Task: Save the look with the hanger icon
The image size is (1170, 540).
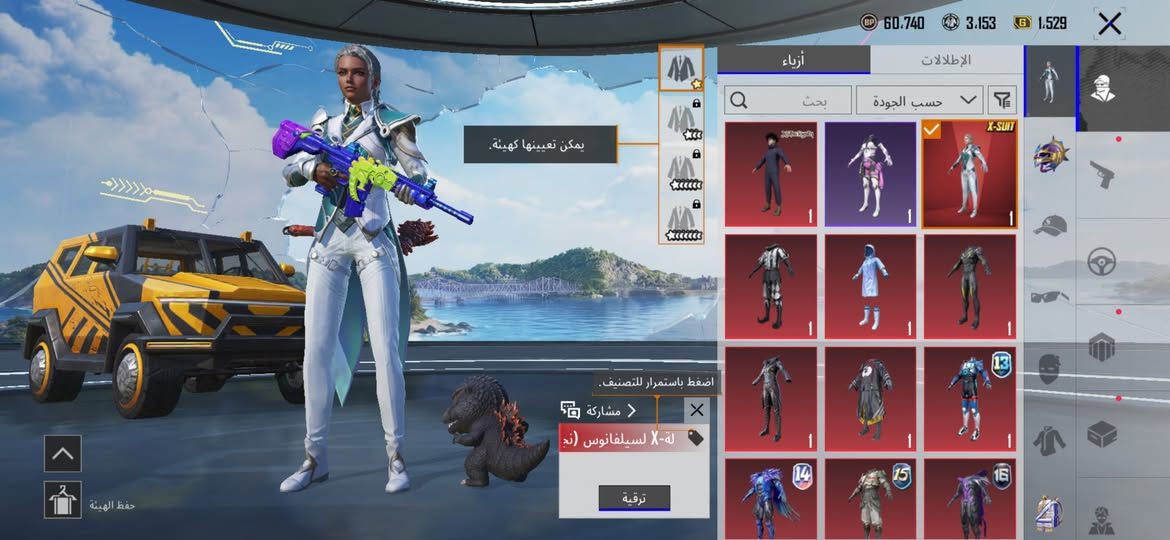Action: 62,499
